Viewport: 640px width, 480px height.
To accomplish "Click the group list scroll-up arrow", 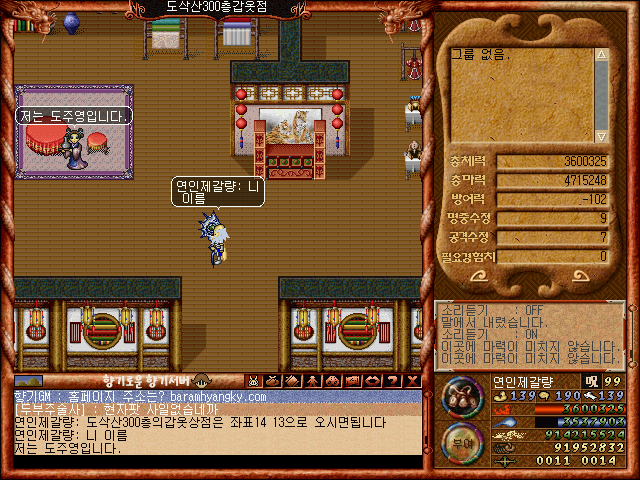I will (x=601, y=55).
